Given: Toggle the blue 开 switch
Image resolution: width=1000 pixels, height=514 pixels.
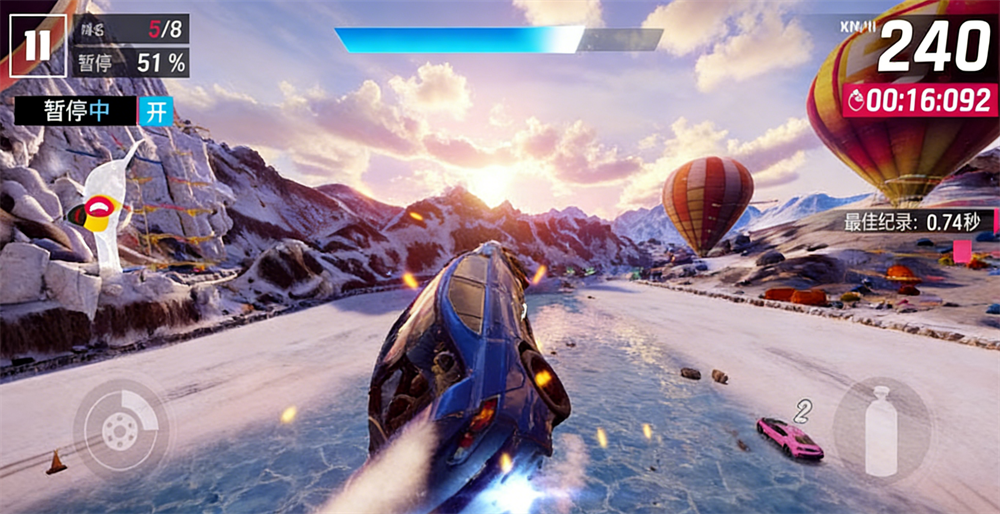Looking at the screenshot, I should tap(156, 111).
